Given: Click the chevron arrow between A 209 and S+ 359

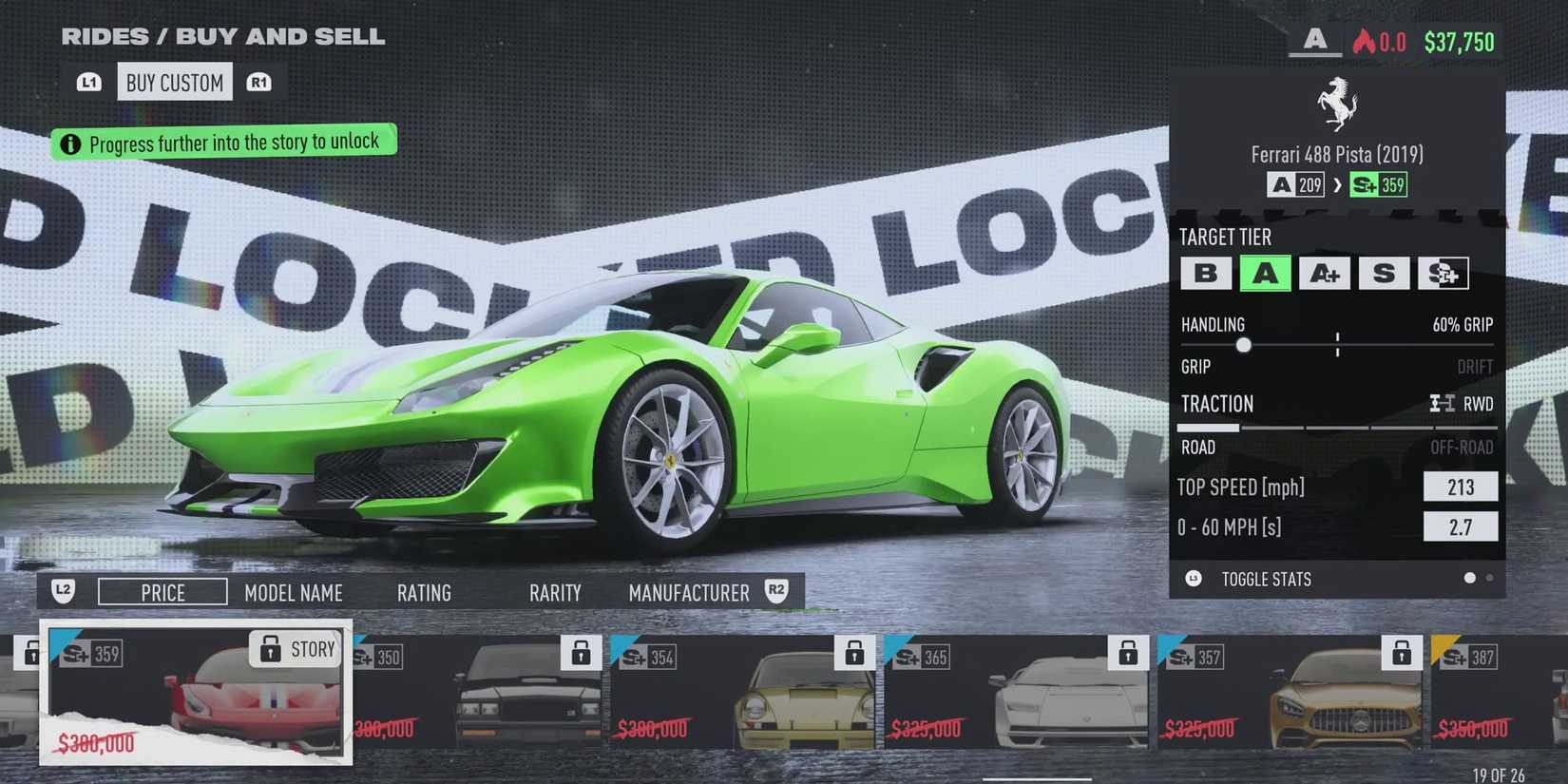Looking at the screenshot, I should 1338,184.
